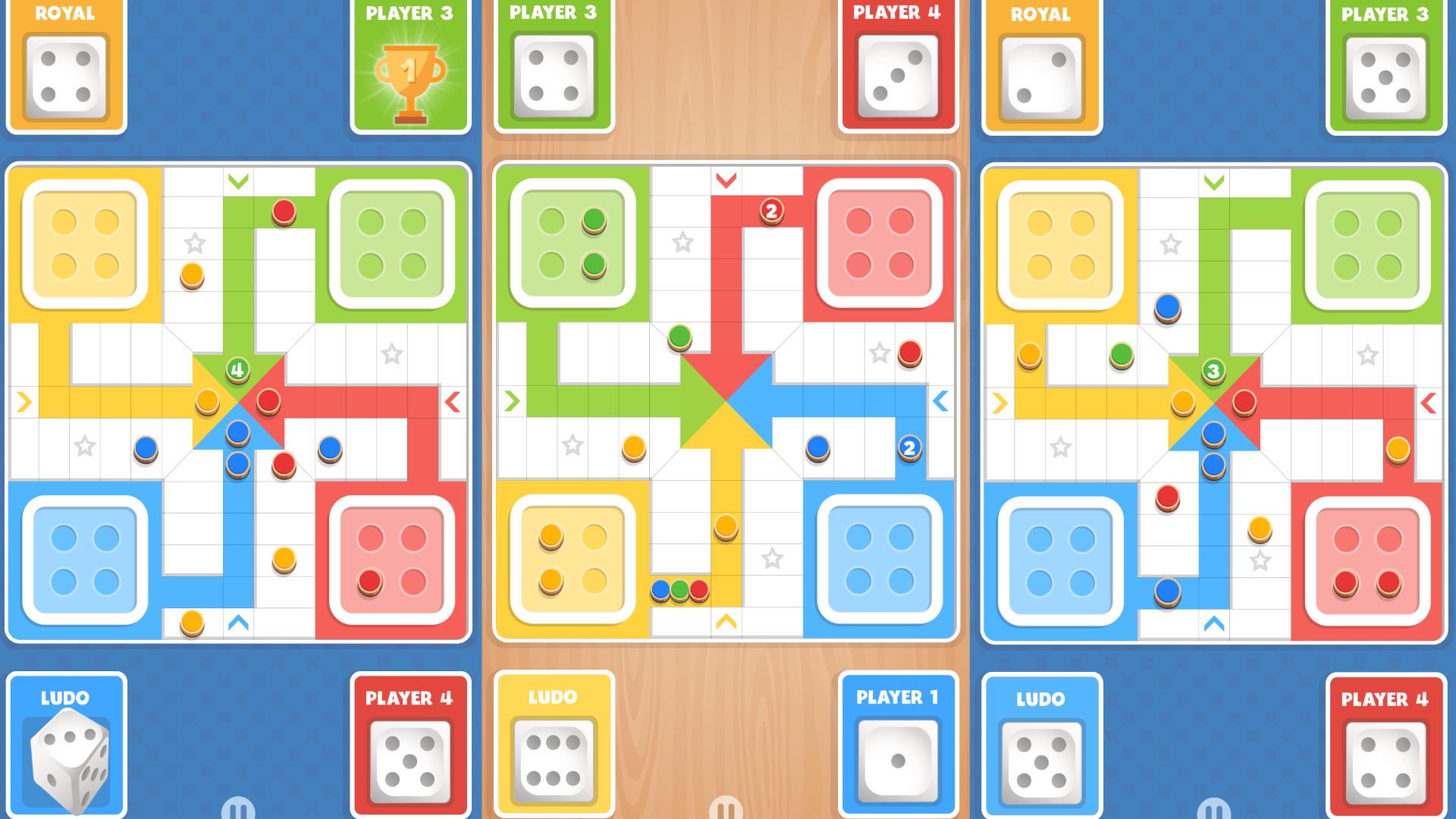Click the red token stack marked 2
1456x819 pixels.
pyautogui.click(x=770, y=212)
